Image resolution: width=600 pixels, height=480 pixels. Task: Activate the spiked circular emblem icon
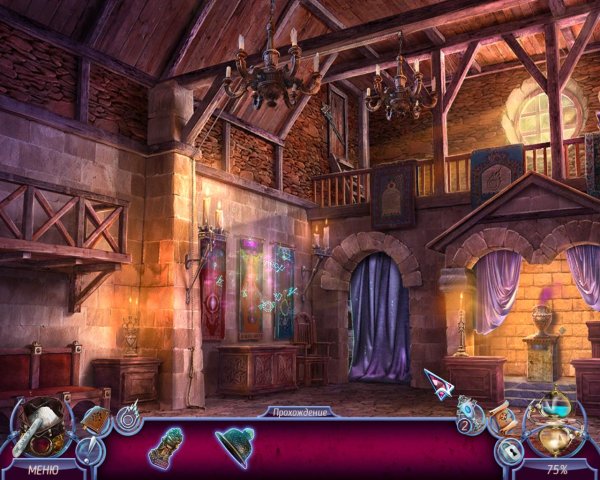coord(129,416)
